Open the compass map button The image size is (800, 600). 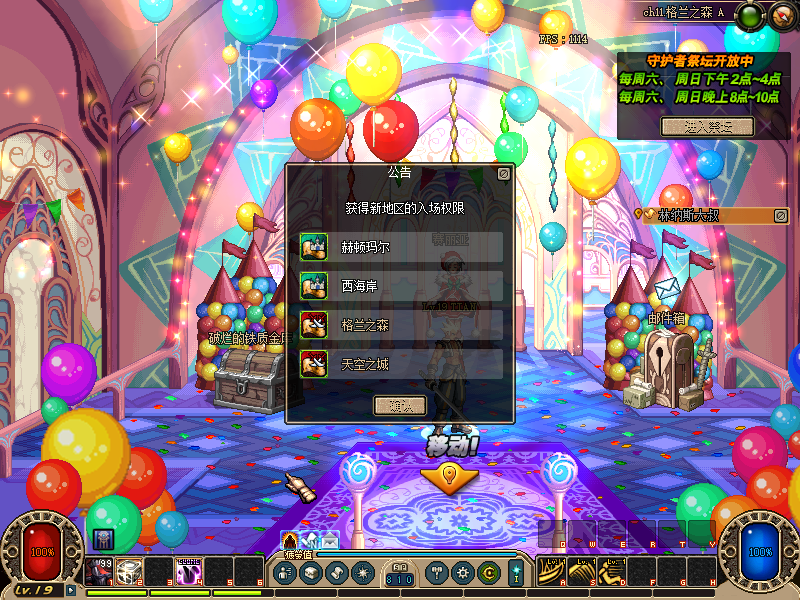[780, 14]
